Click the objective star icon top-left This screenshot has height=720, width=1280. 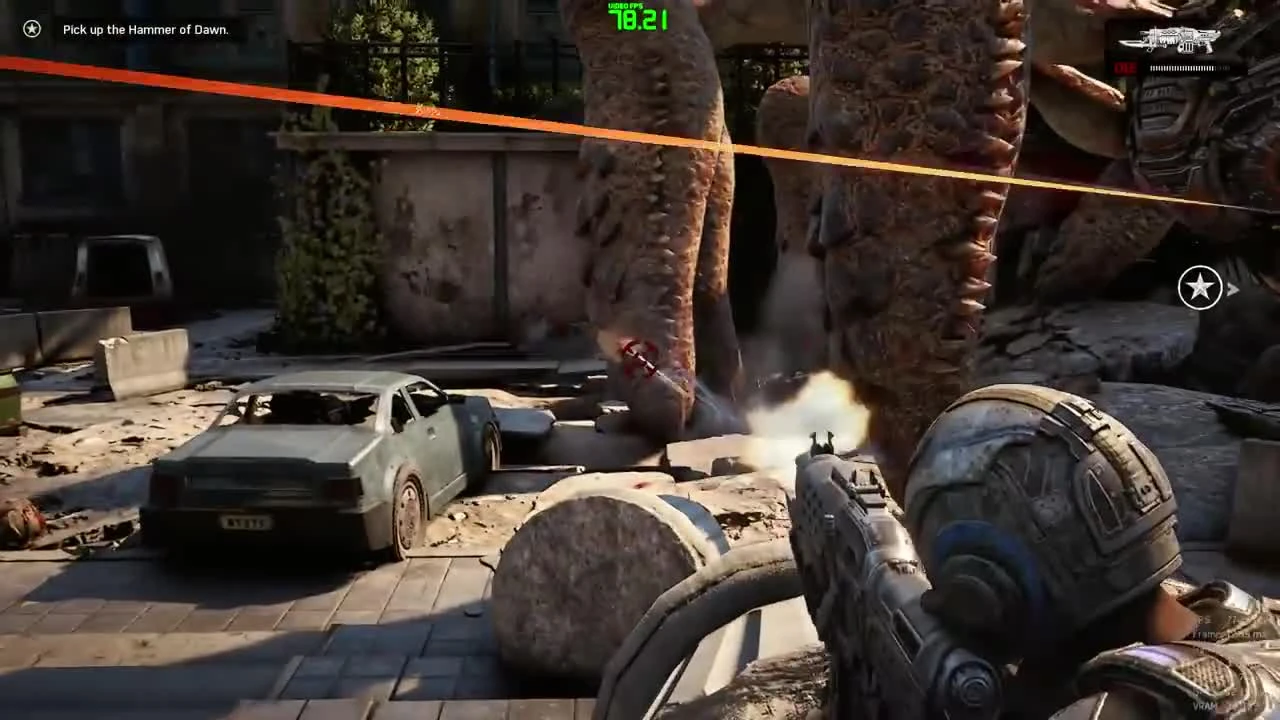[30, 29]
